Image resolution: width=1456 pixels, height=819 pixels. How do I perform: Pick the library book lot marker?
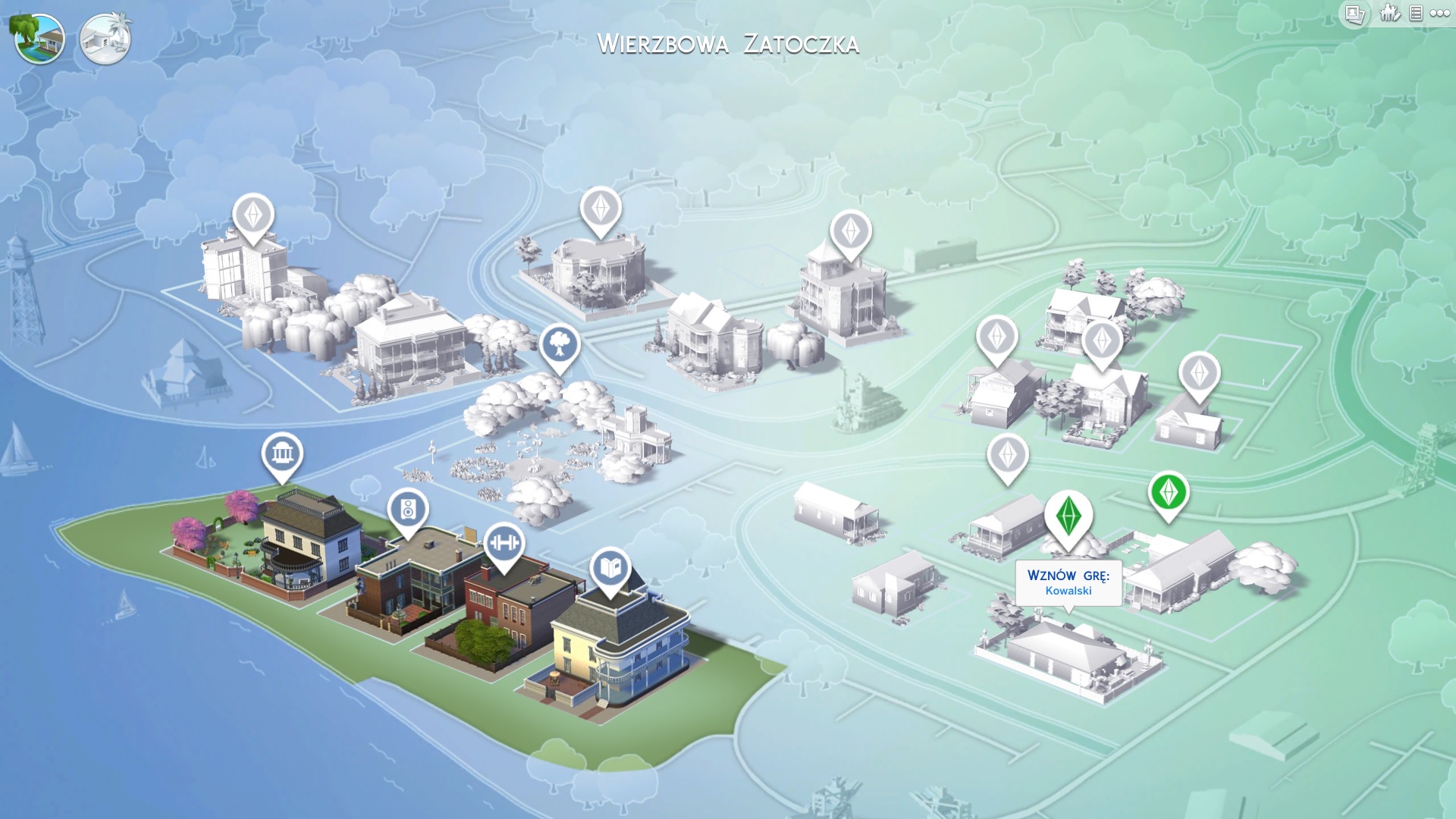coord(610,568)
